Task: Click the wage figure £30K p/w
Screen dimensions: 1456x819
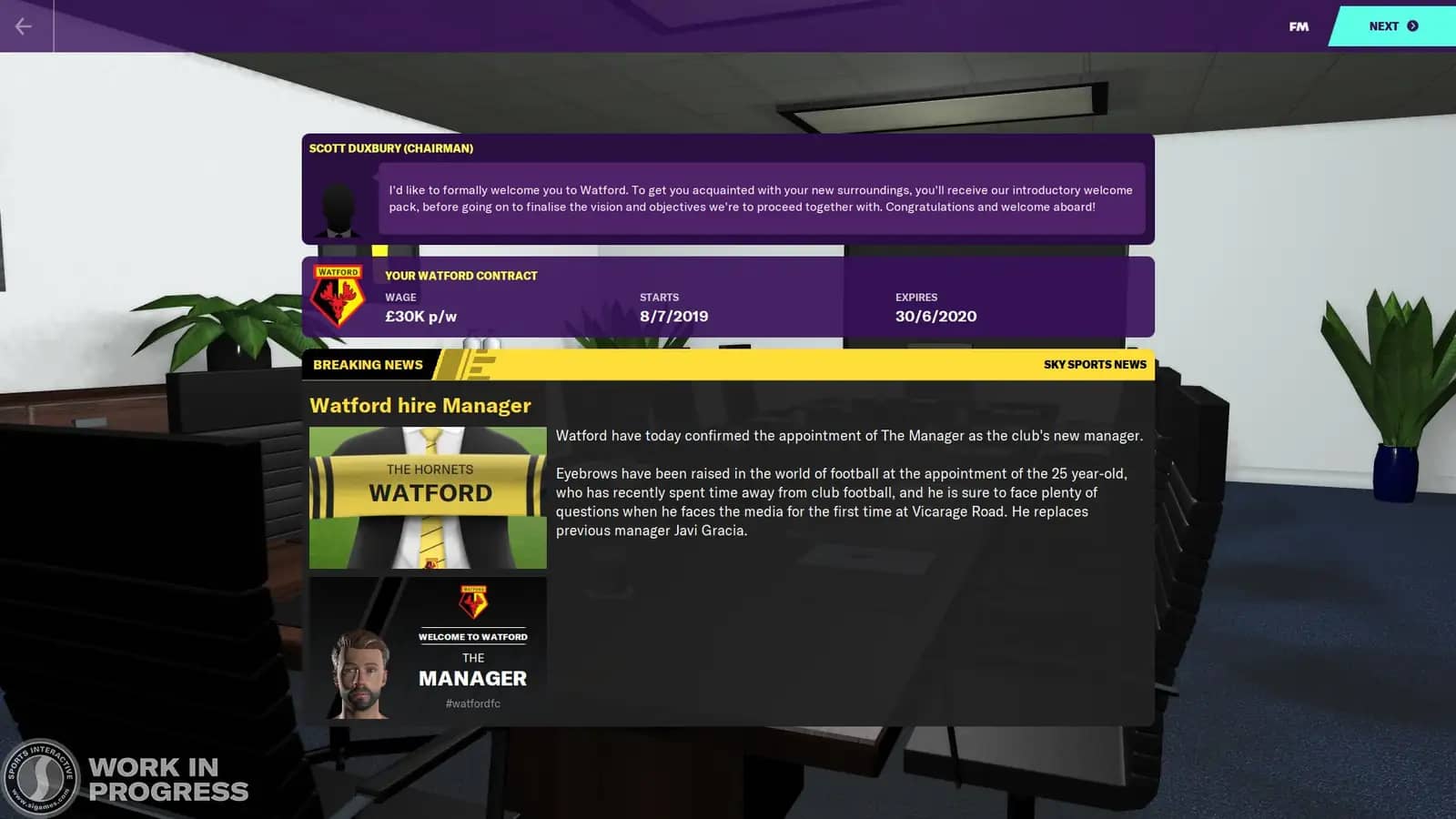Action: [421, 316]
